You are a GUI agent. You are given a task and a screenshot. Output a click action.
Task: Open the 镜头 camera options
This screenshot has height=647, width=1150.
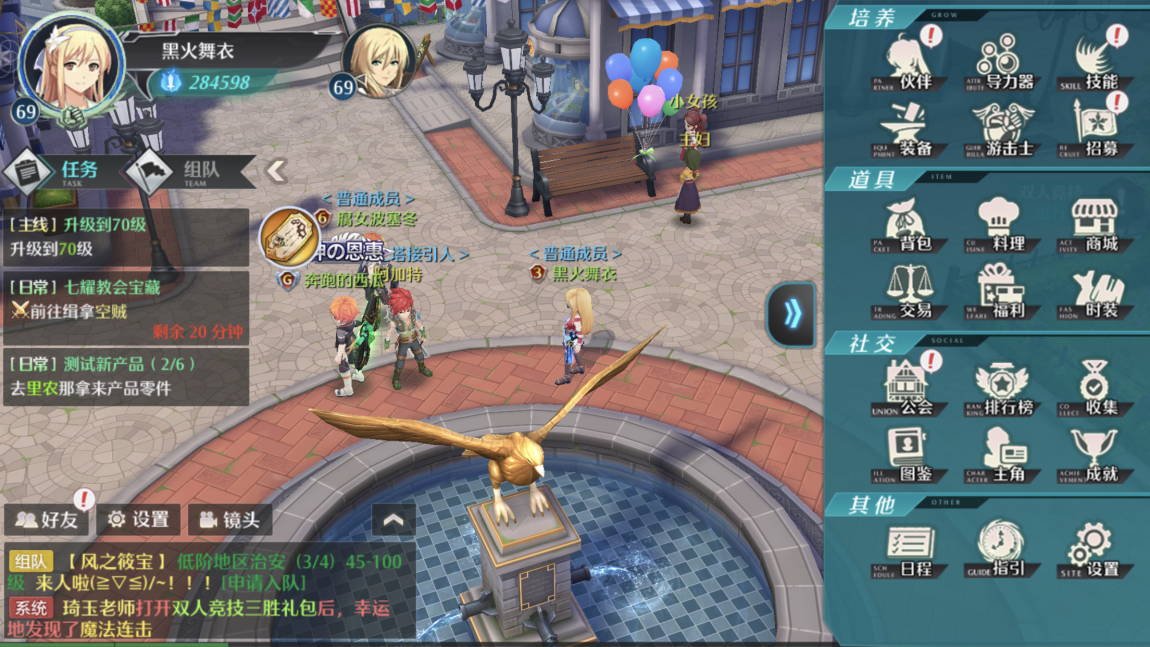click(230, 519)
